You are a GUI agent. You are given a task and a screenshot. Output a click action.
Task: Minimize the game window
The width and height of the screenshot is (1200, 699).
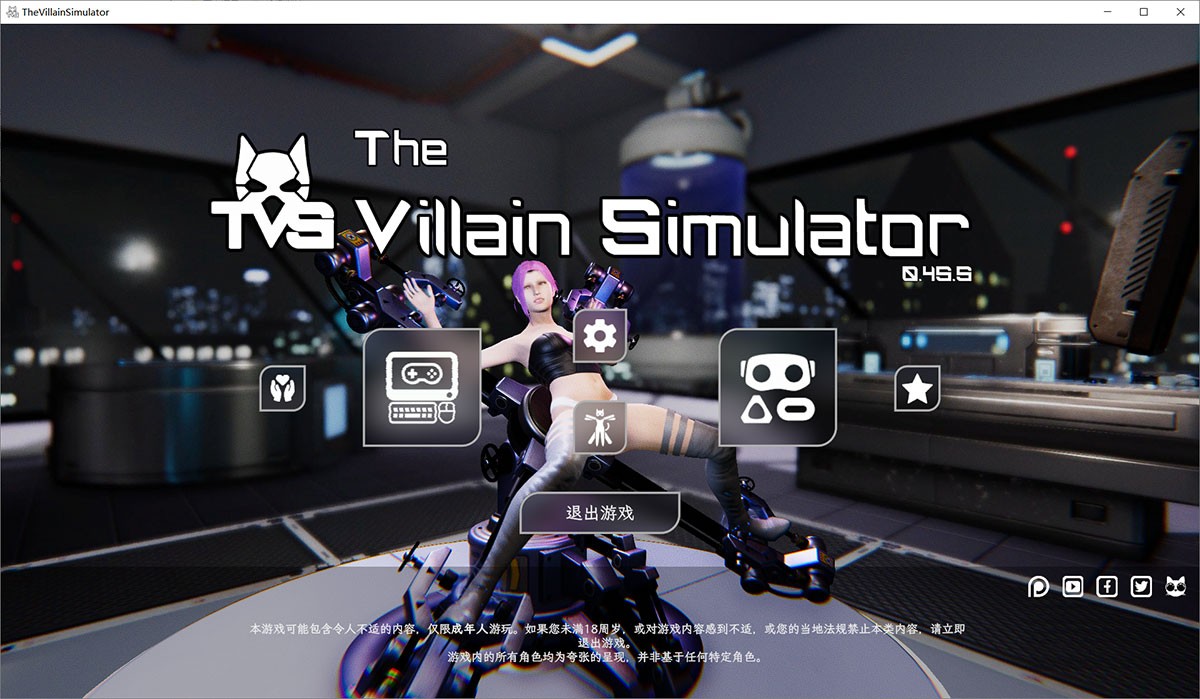[x=1108, y=12]
